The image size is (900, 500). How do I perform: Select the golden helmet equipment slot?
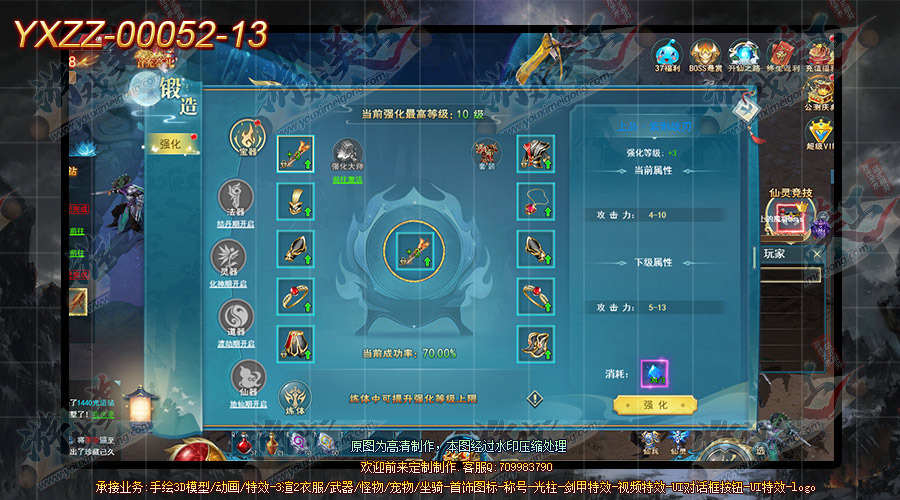click(295, 201)
